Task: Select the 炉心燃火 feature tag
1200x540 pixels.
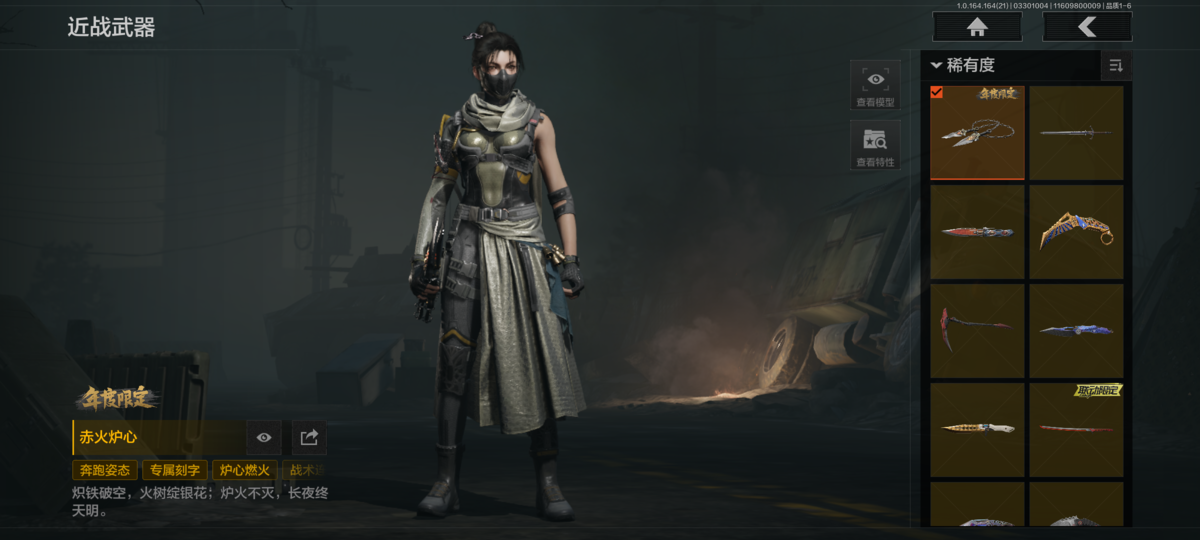Action: coord(244,470)
